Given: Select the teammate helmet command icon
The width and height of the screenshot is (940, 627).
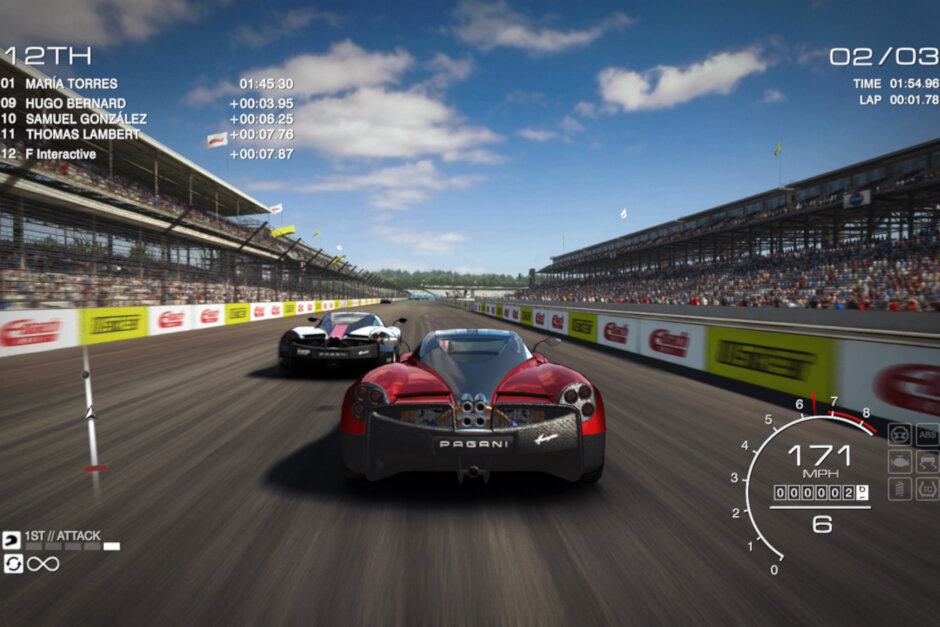Looking at the screenshot, I should point(13,540).
